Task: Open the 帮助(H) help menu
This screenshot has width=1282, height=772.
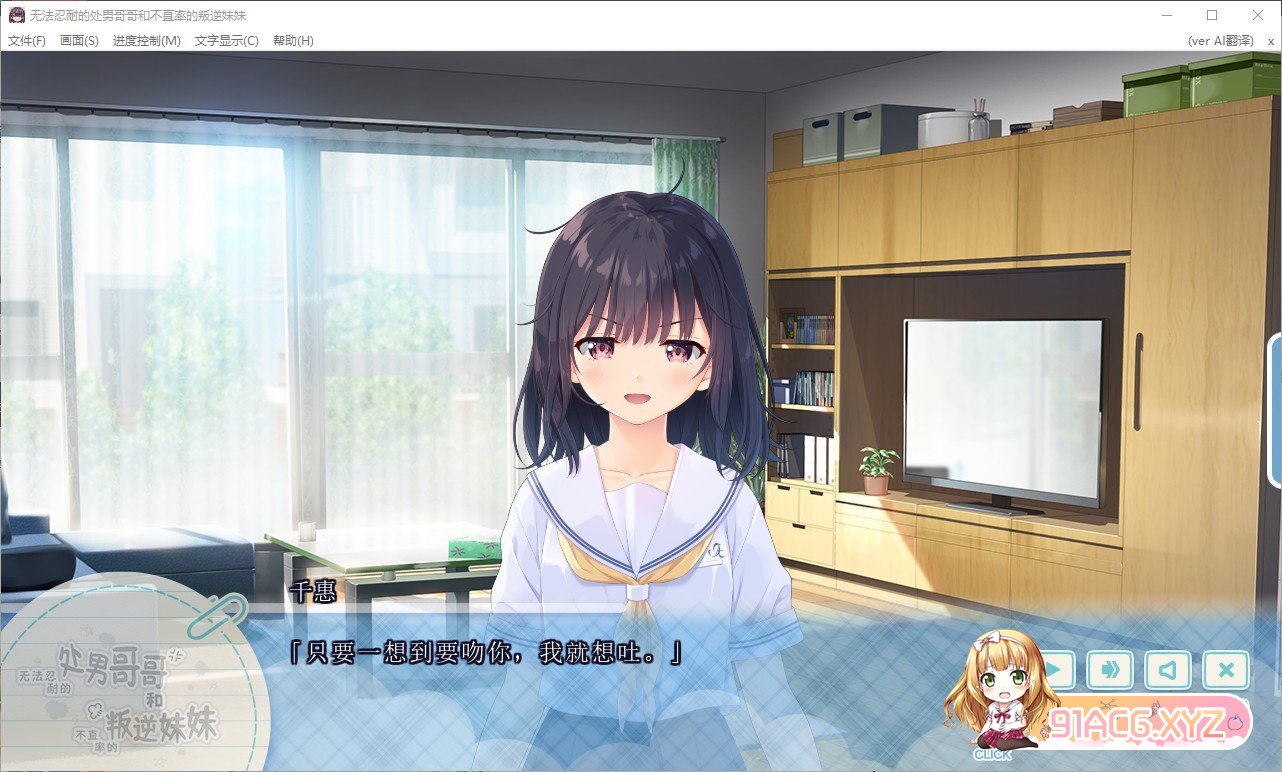Action: (x=292, y=41)
